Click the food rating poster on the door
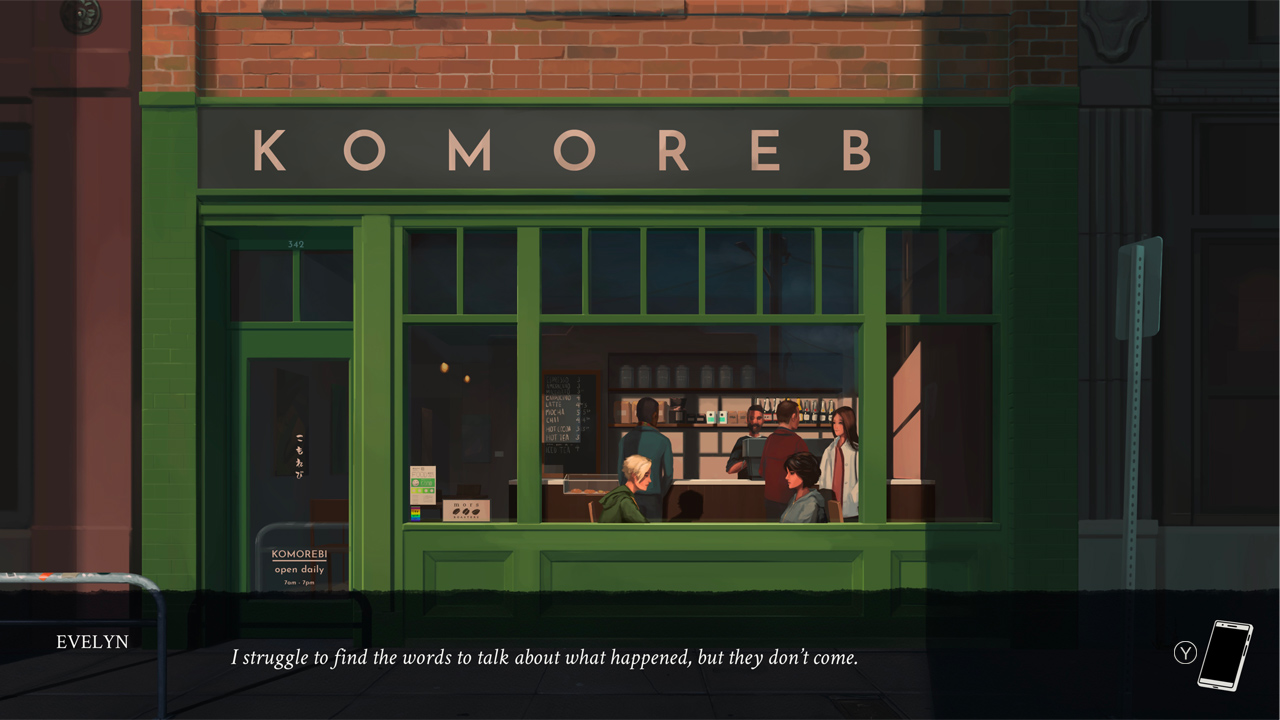This screenshot has height=720, width=1280. tap(423, 484)
